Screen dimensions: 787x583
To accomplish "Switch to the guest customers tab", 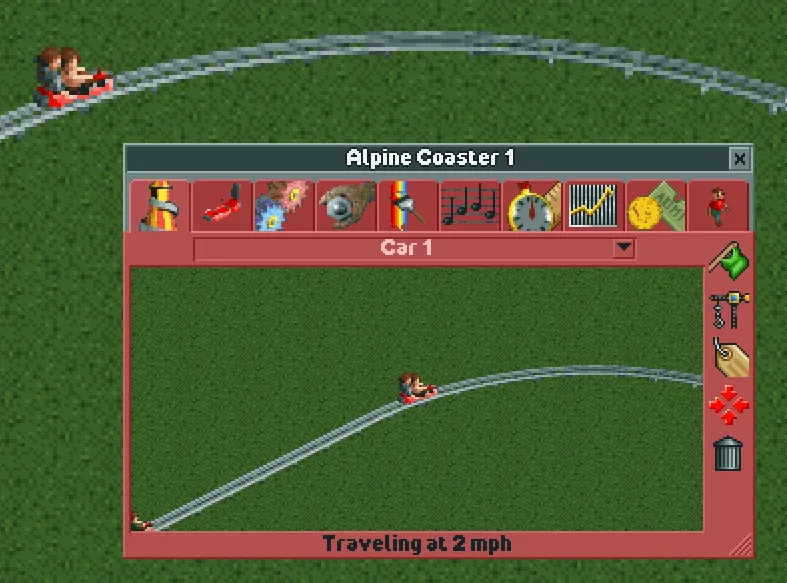I will 717,206.
